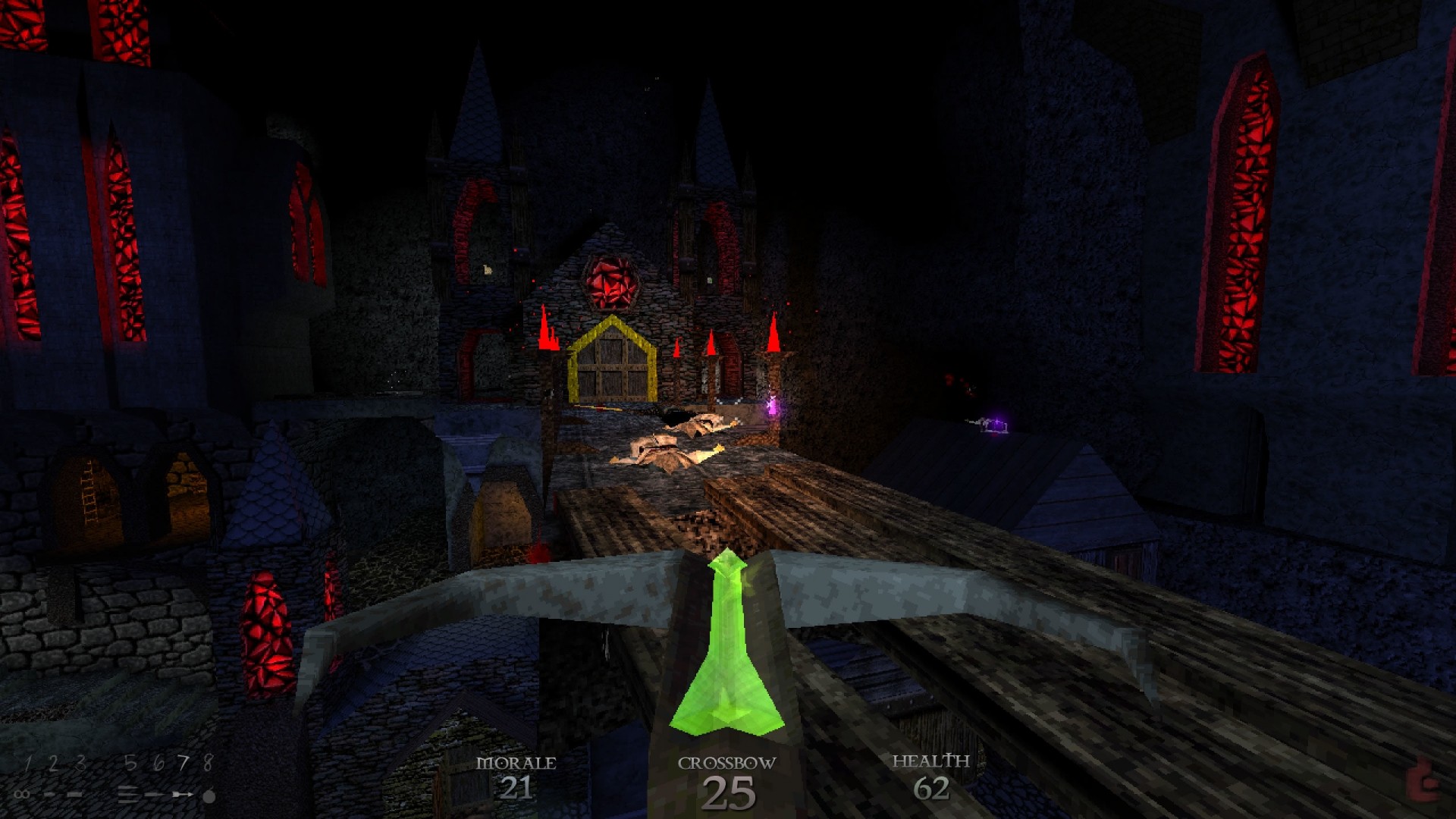Pick weapon slot number 6
1456x819 pixels.
[x=158, y=764]
